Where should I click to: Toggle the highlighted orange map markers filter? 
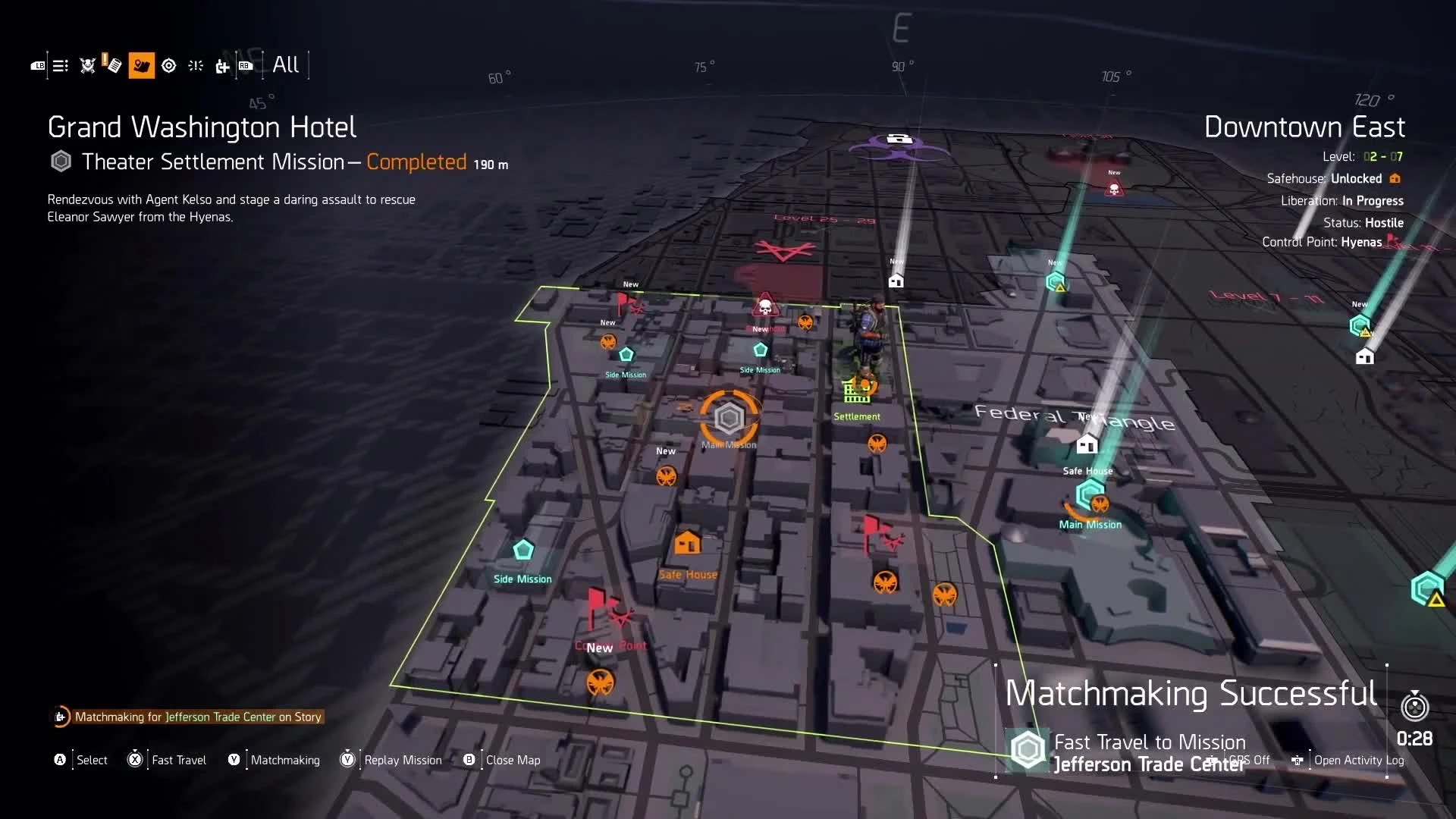[142, 66]
